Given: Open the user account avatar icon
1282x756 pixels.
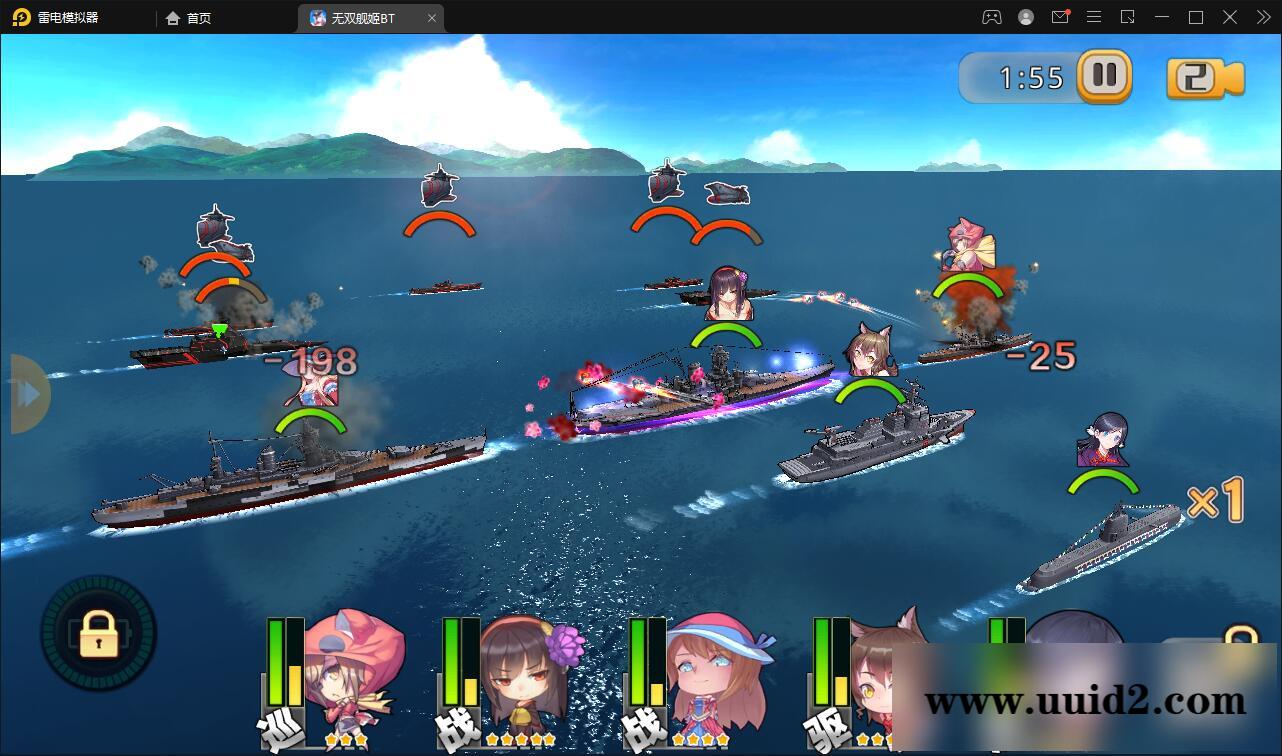Looking at the screenshot, I should coord(1025,17).
